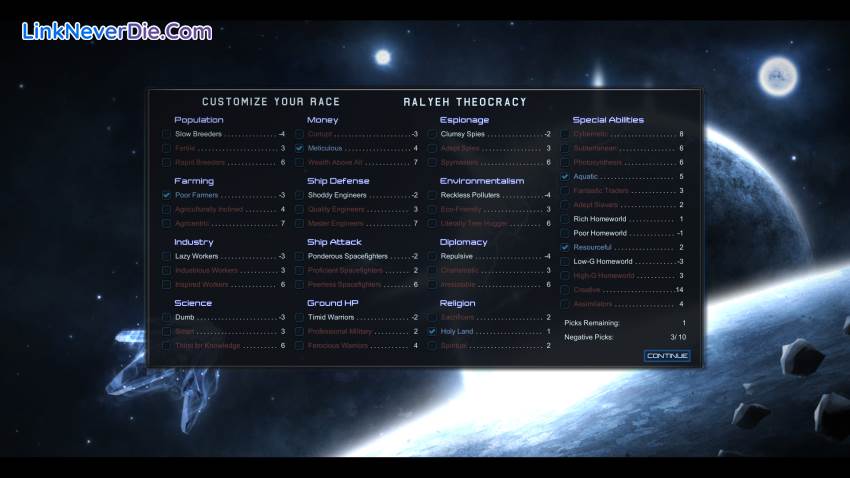850x478 pixels.
Task: Toggle off the Meticulous money trait
Action: pos(299,148)
